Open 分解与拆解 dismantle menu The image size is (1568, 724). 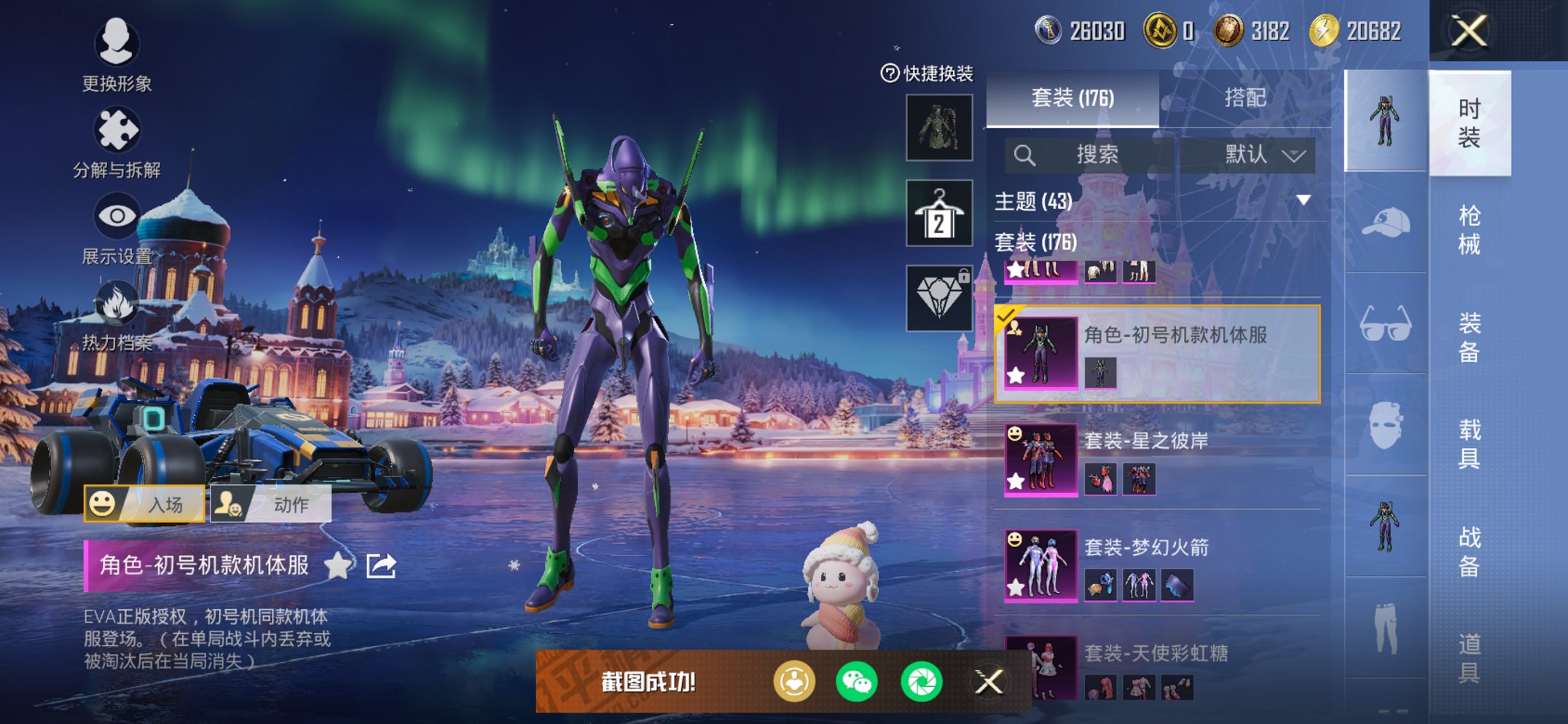(117, 143)
